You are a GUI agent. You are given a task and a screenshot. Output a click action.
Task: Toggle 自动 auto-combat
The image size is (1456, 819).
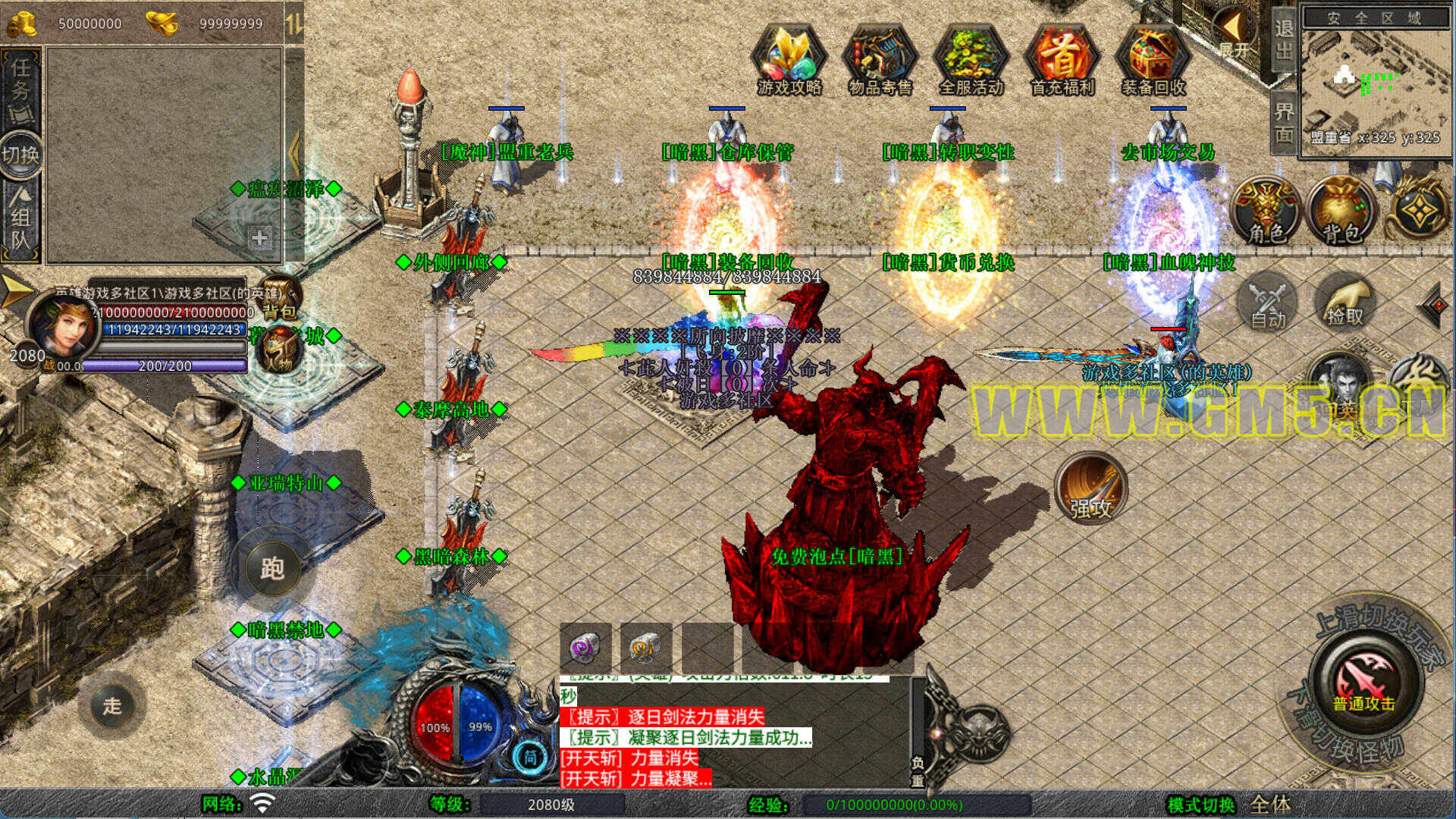(x=1268, y=303)
